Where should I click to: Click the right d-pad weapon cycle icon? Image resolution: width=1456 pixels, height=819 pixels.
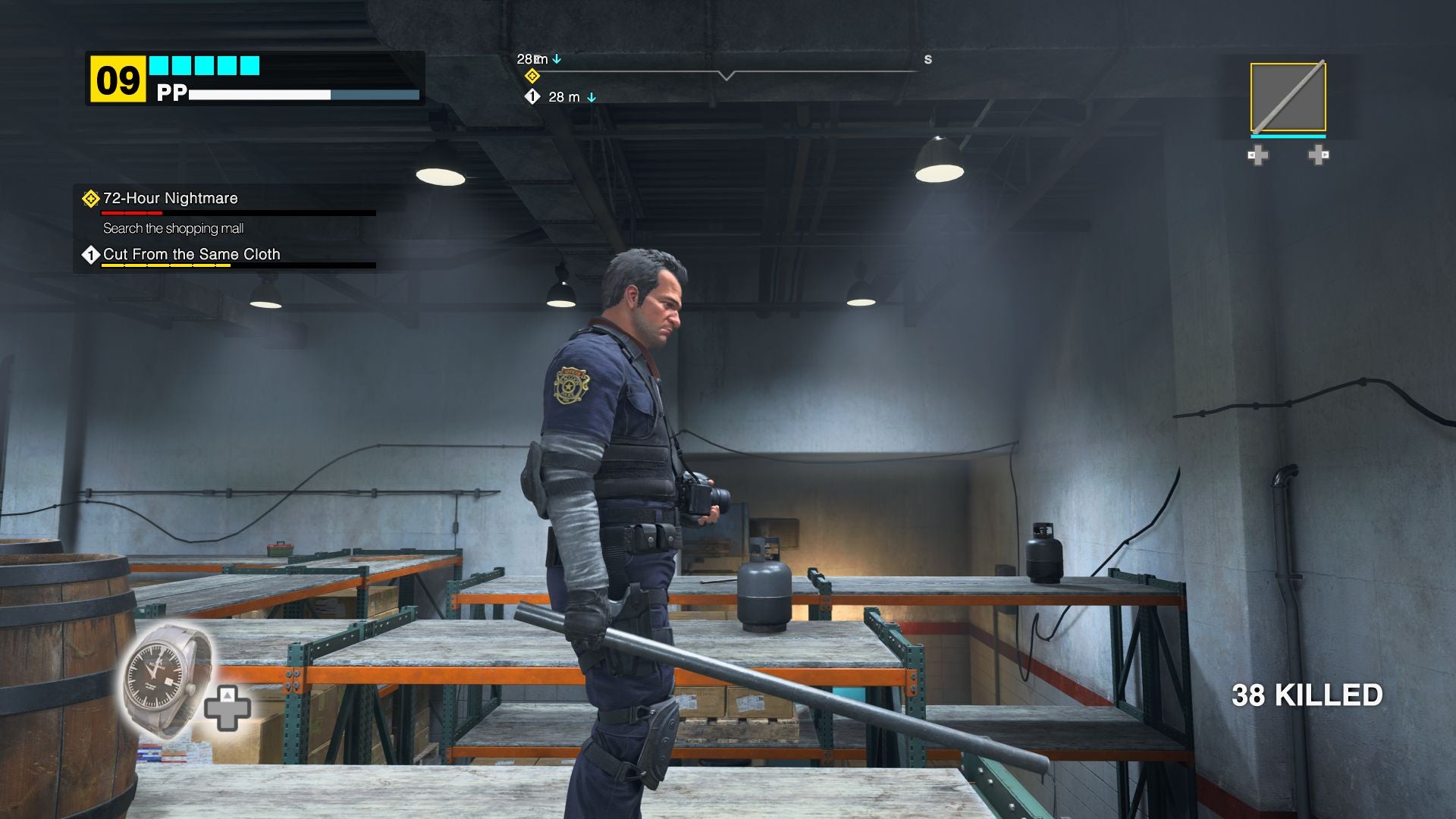(1318, 155)
